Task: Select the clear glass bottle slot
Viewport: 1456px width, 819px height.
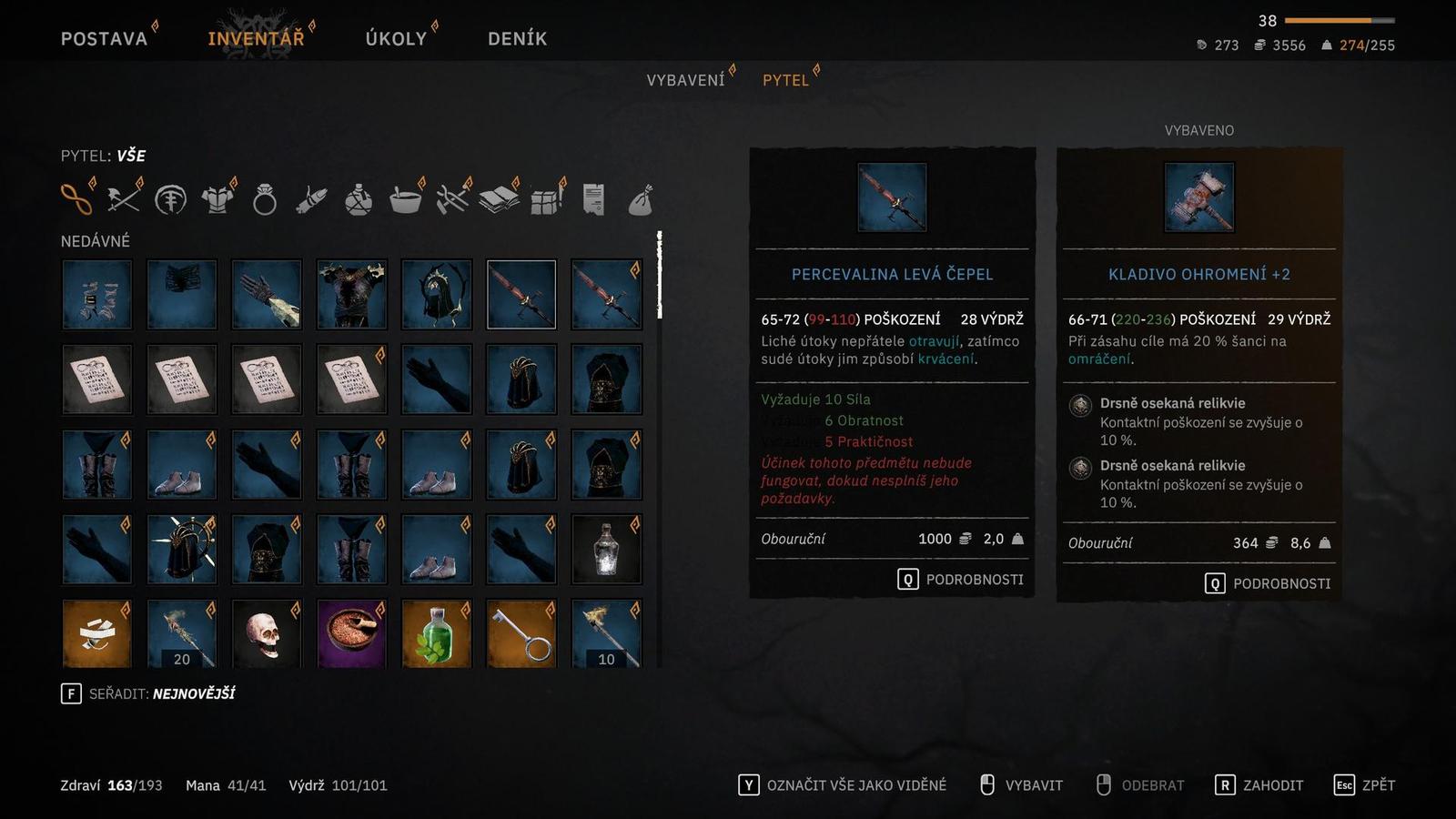Action: pyautogui.click(x=606, y=549)
